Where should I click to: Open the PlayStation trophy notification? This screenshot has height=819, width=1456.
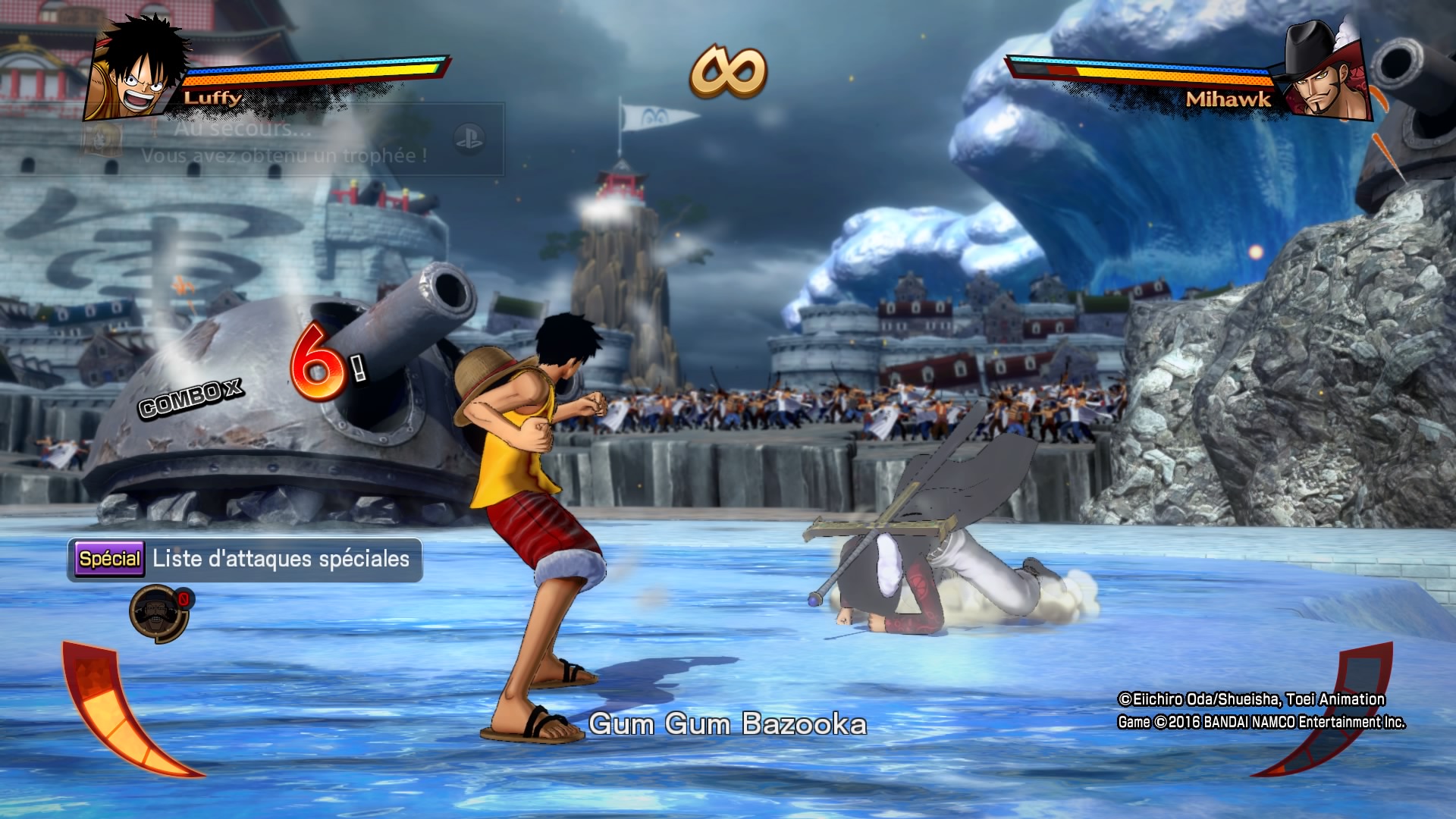click(291, 140)
